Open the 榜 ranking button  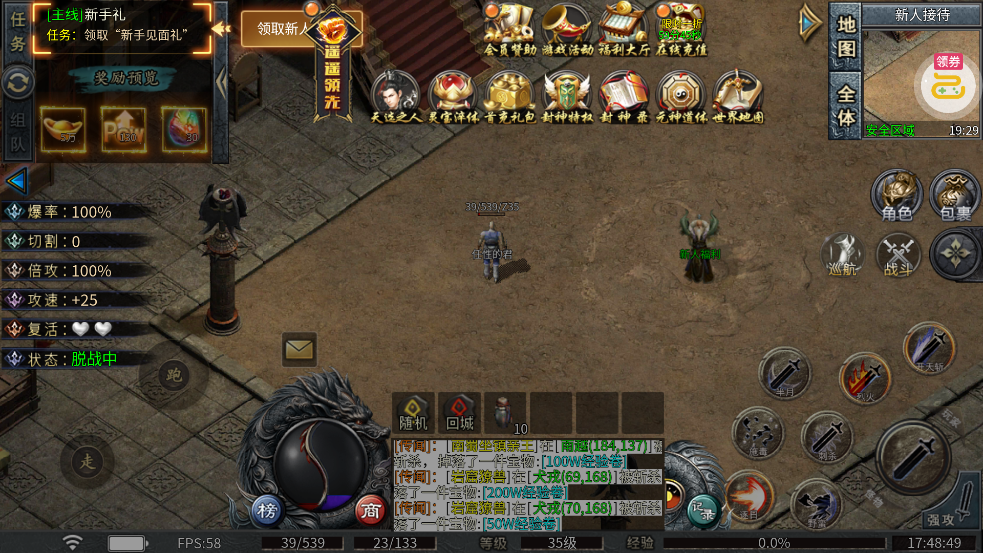tap(266, 511)
